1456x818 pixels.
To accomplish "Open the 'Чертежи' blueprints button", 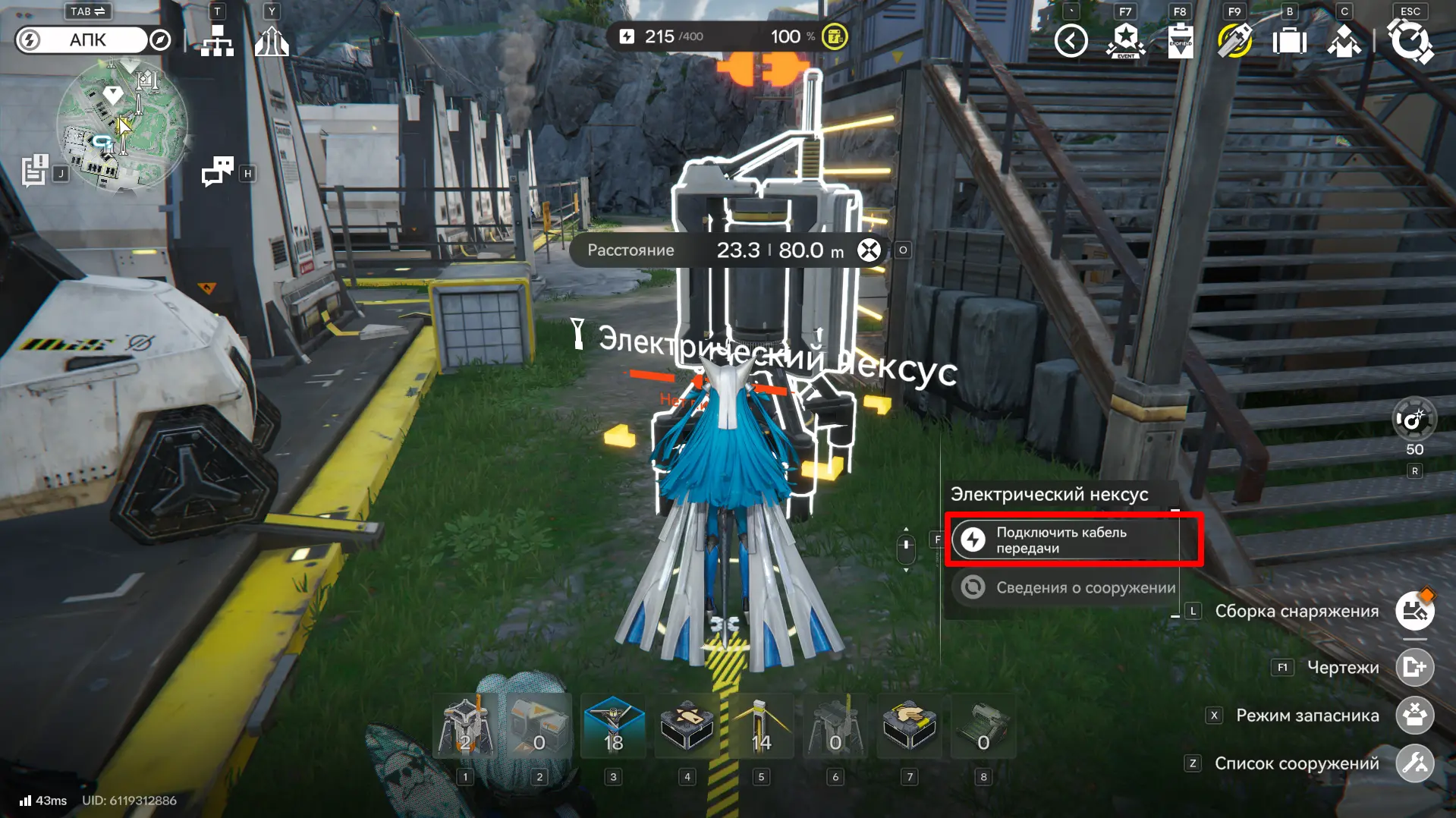I will pyautogui.click(x=1414, y=668).
